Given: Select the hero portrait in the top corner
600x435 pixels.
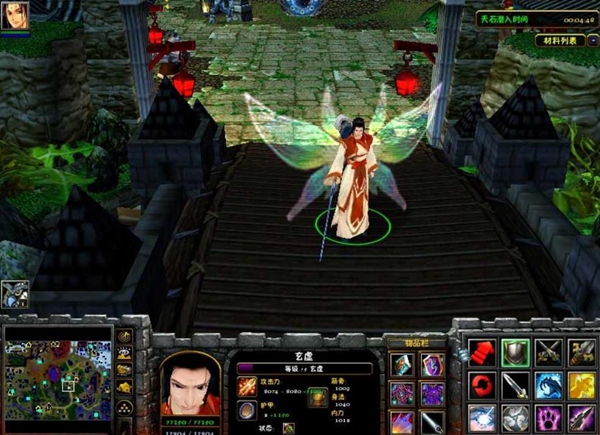Looking at the screenshot, I should [x=16, y=16].
